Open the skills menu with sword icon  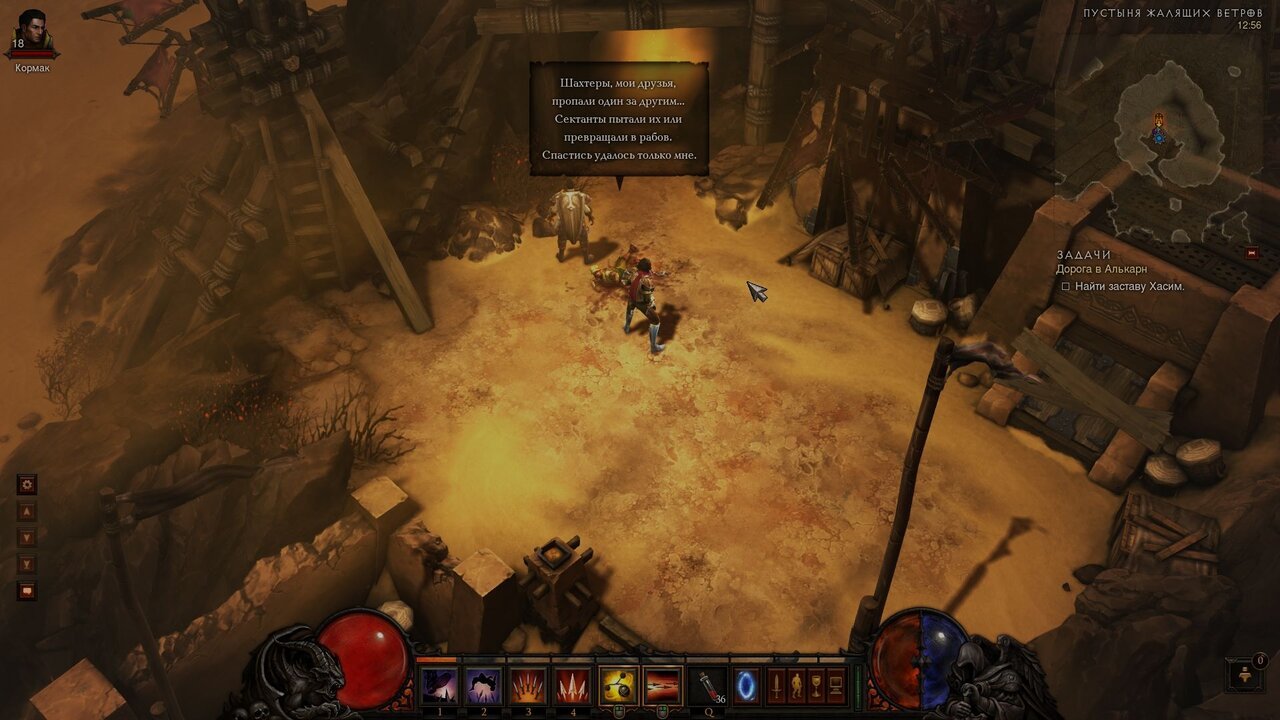point(776,686)
